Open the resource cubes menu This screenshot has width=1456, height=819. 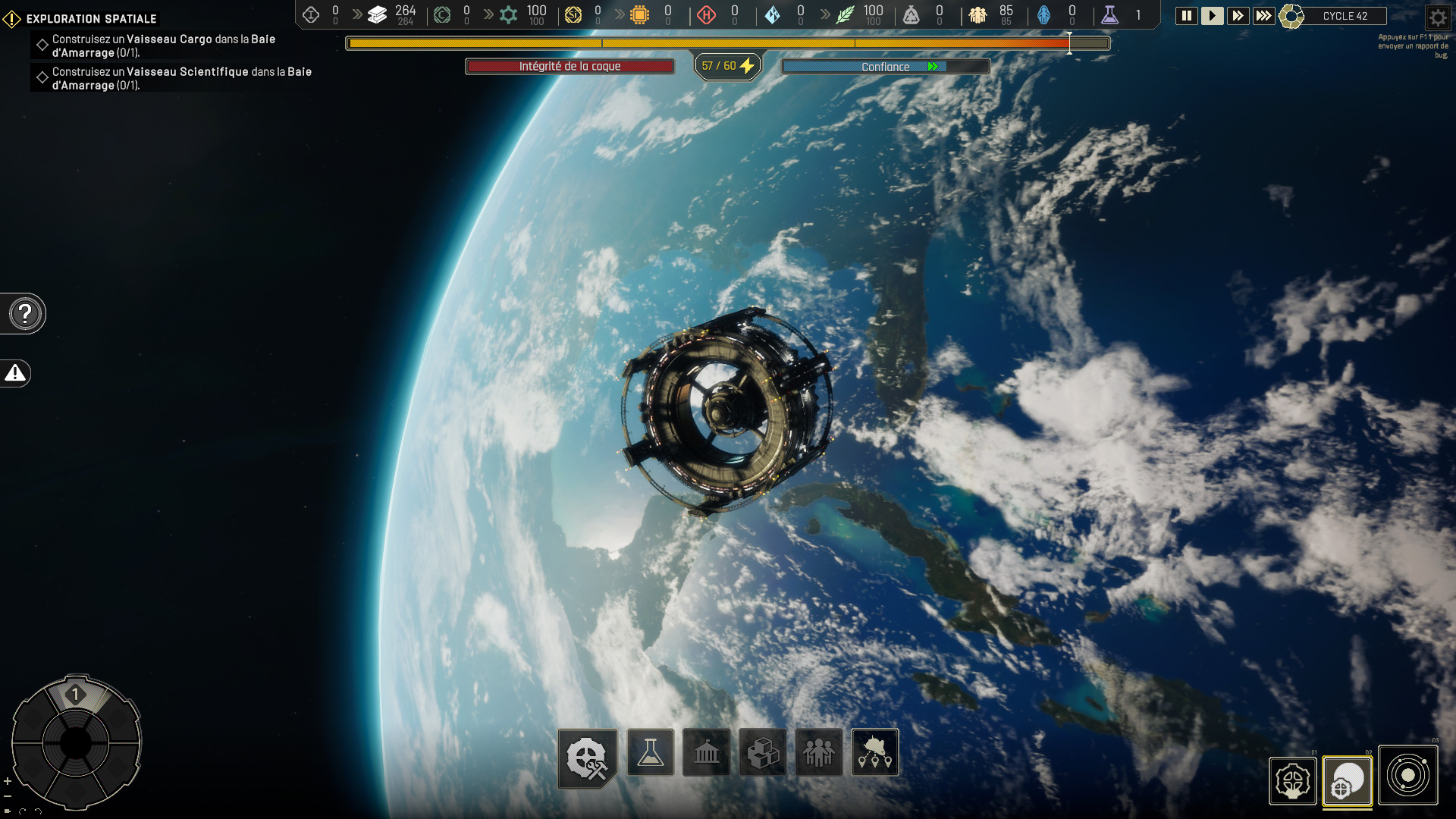click(x=762, y=752)
